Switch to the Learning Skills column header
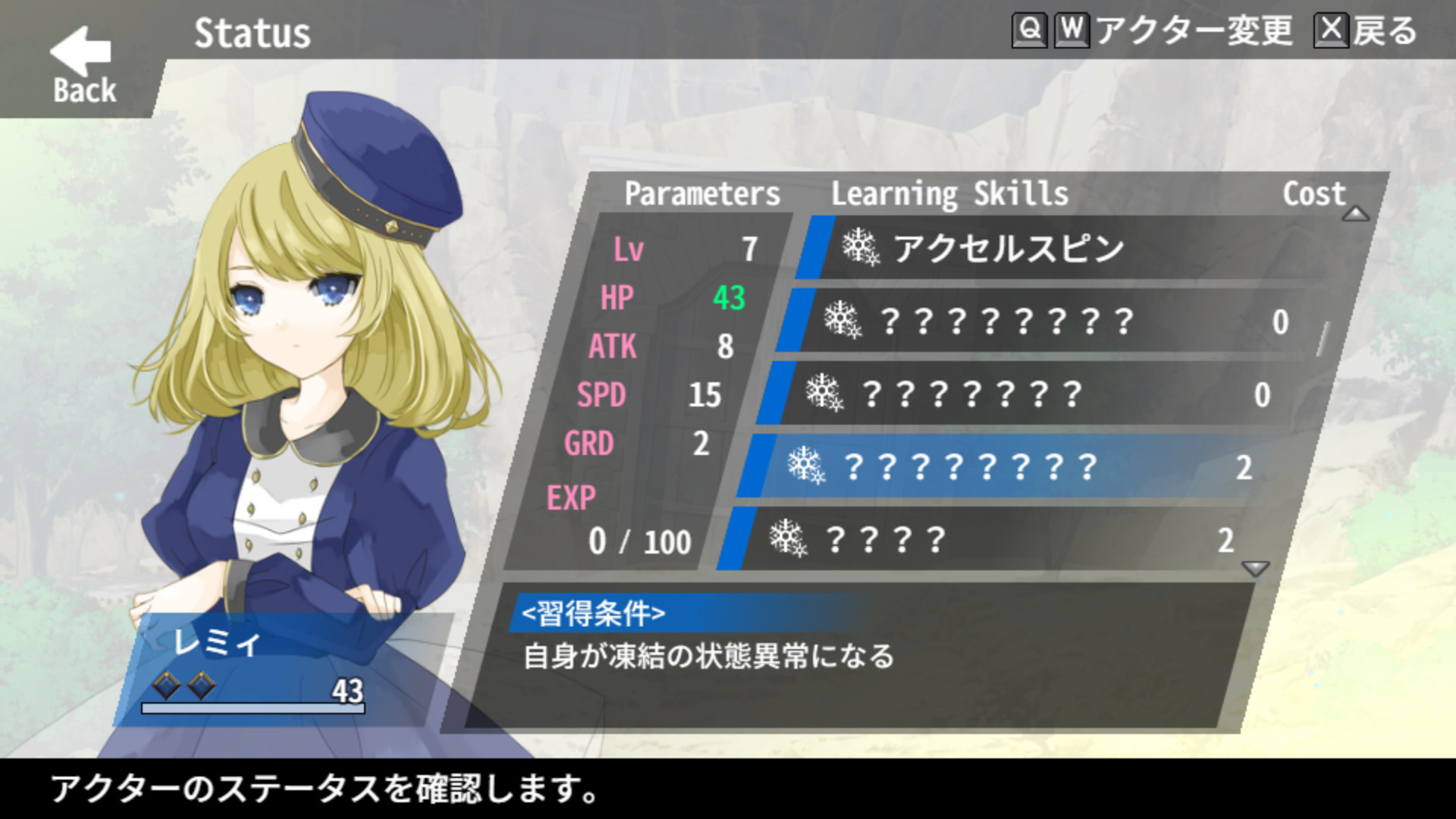The height and width of the screenshot is (819, 1456). 949,193
